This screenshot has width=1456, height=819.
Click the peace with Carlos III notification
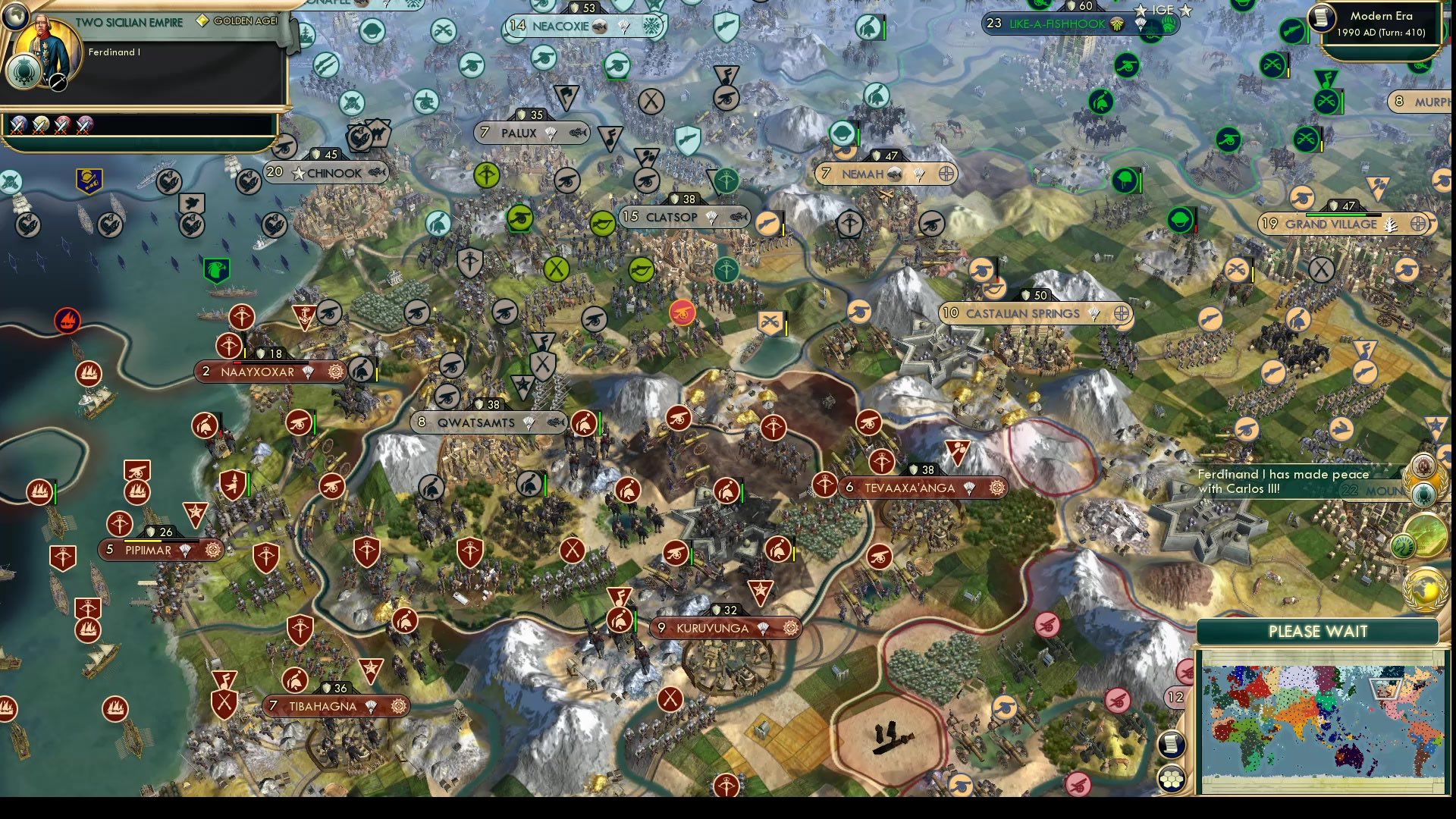click(x=1283, y=481)
